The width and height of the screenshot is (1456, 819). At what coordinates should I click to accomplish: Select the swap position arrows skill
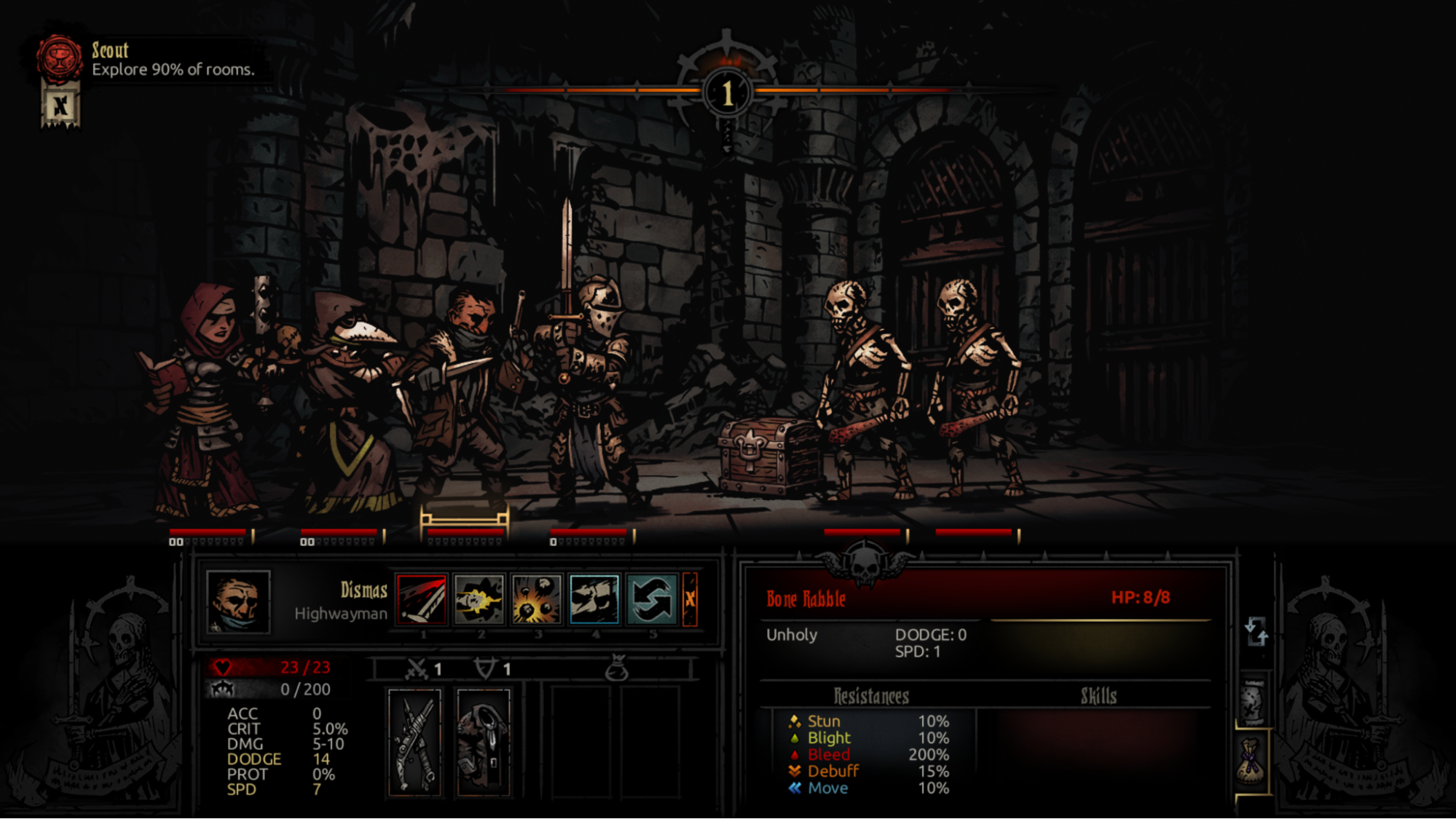pyautogui.click(x=651, y=599)
